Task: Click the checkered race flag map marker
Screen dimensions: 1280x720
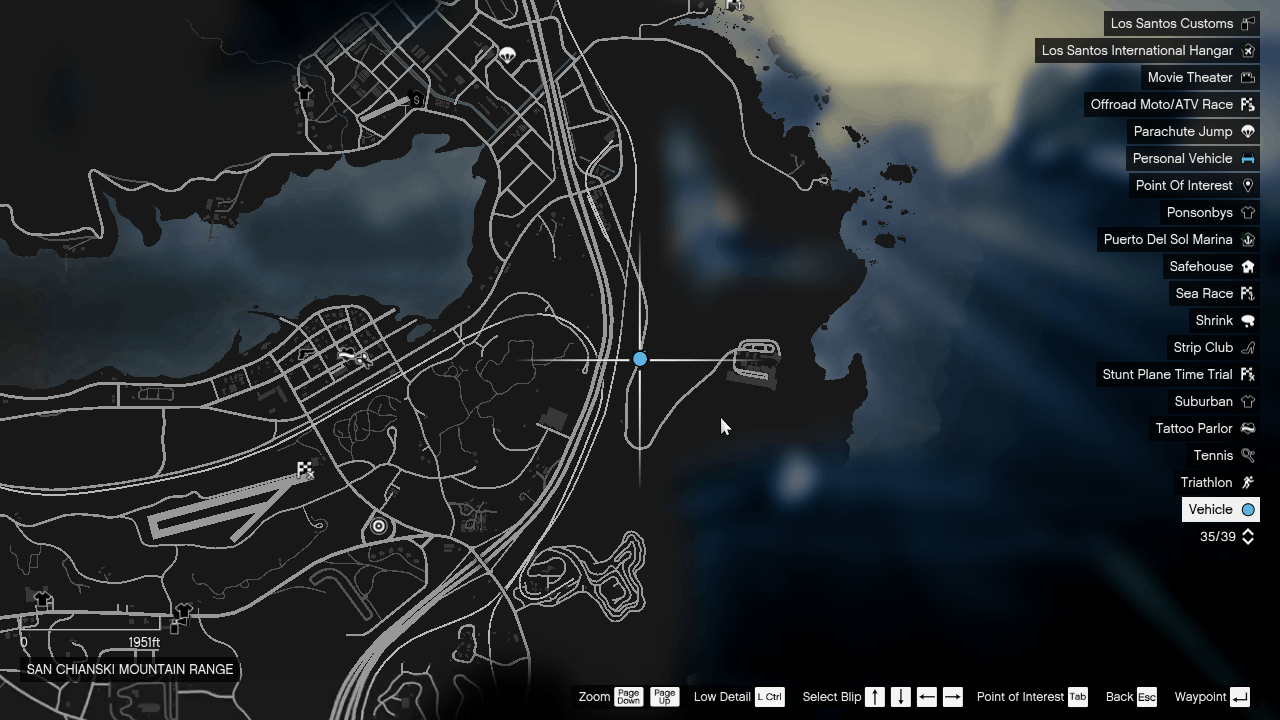Action: point(305,469)
